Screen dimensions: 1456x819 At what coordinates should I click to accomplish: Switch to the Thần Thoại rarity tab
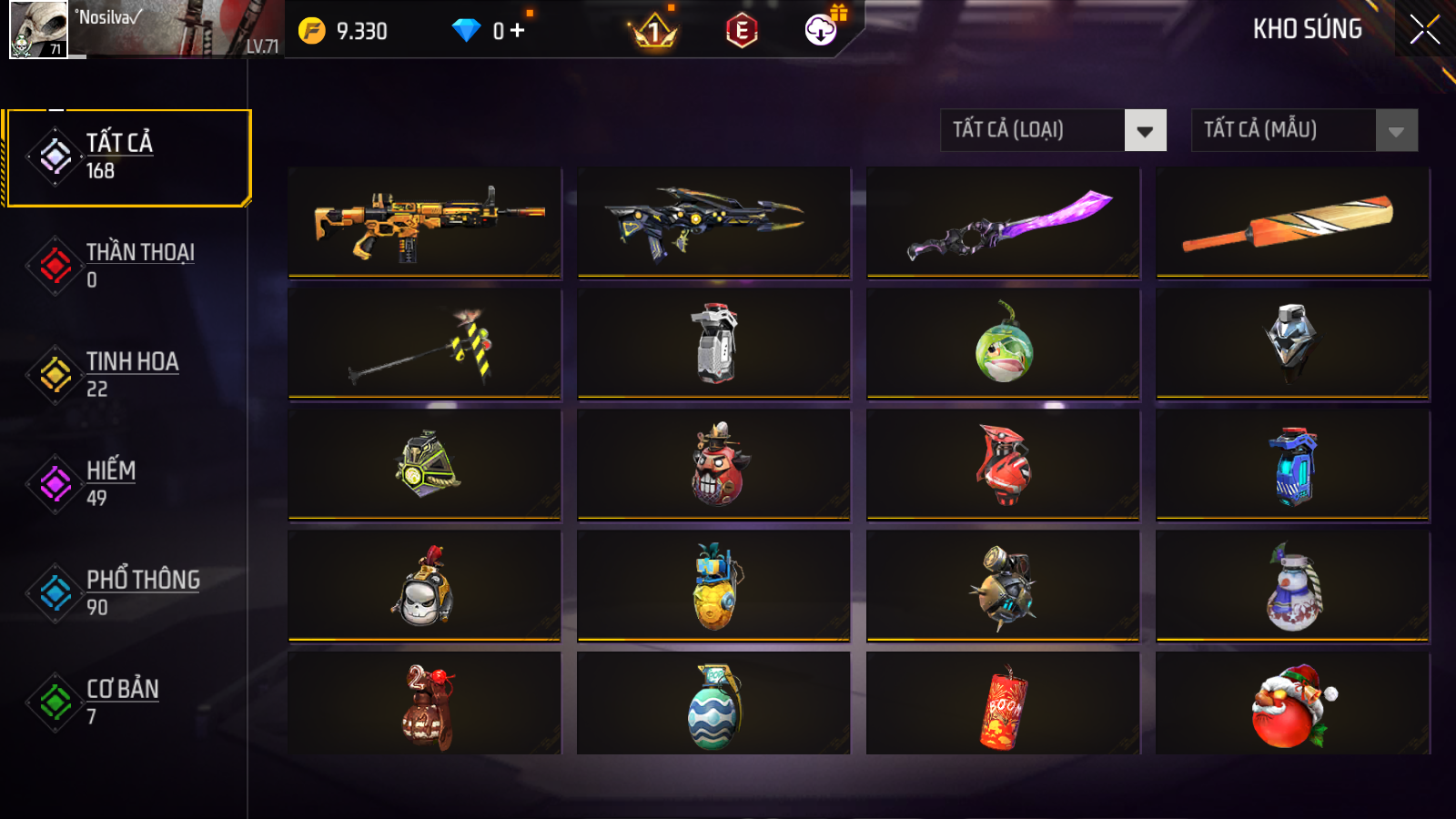(127, 266)
